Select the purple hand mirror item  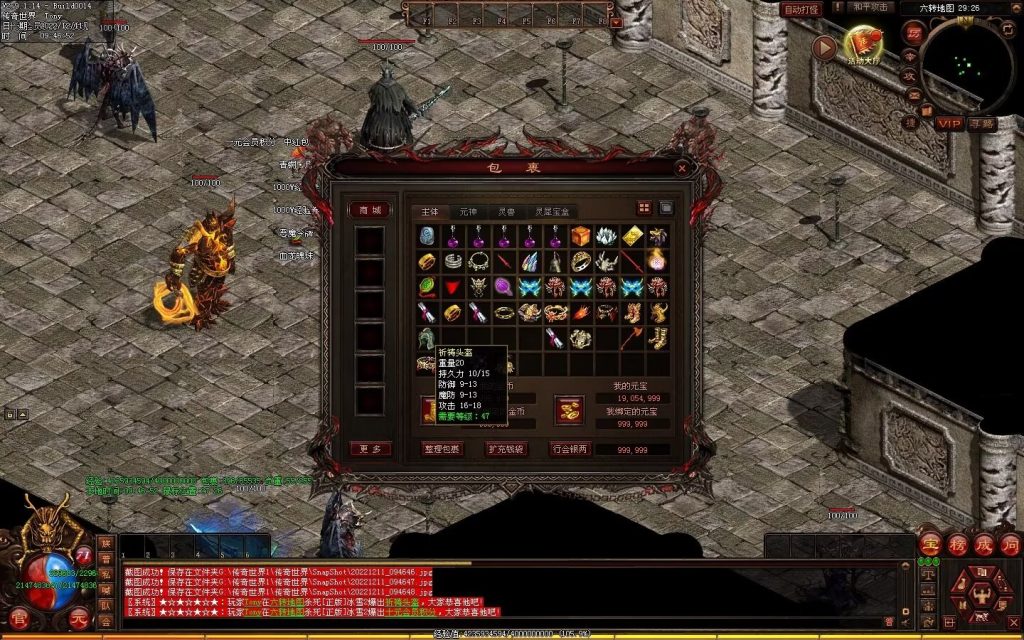[504, 287]
